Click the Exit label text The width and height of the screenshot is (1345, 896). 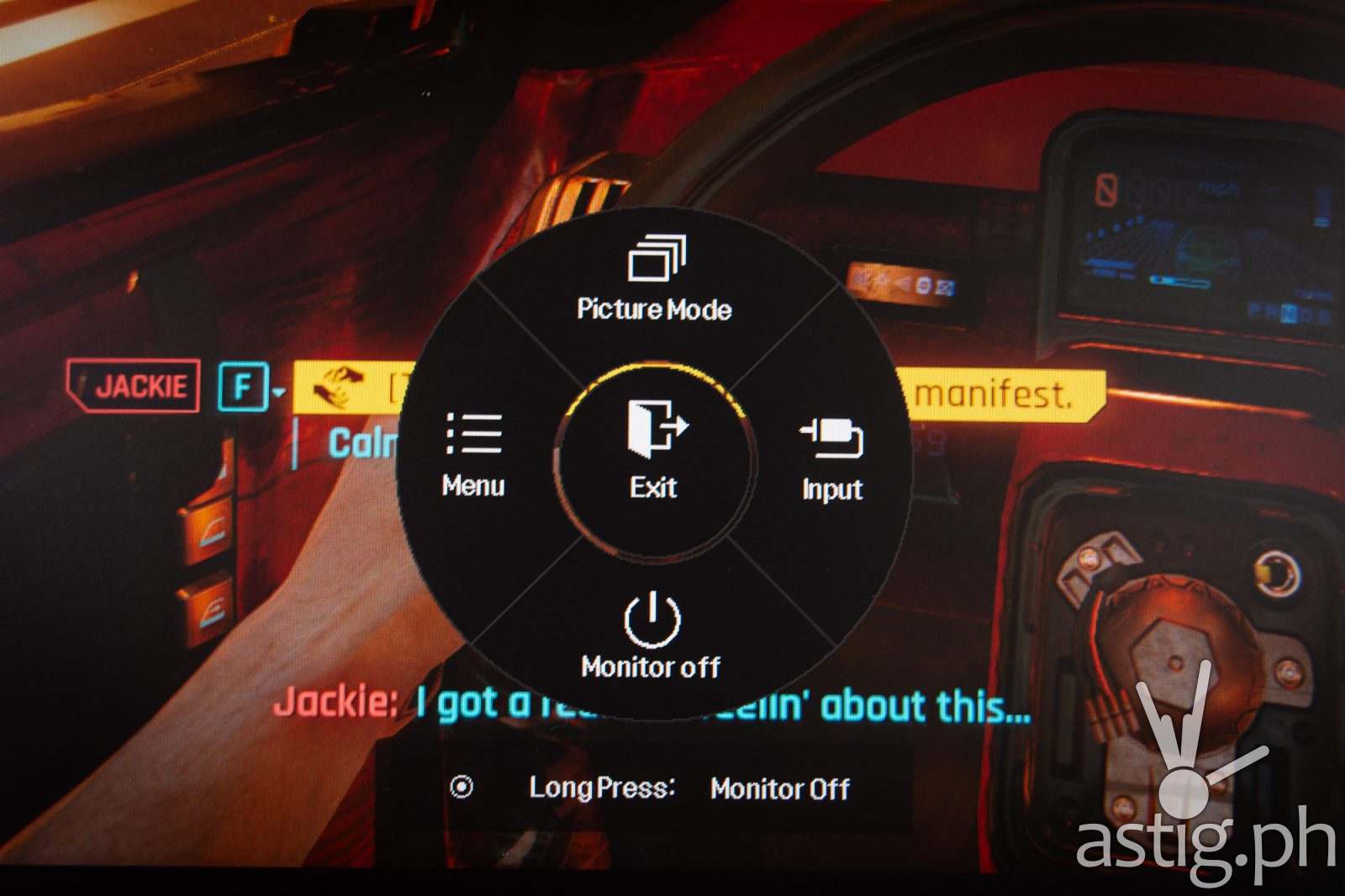click(656, 485)
